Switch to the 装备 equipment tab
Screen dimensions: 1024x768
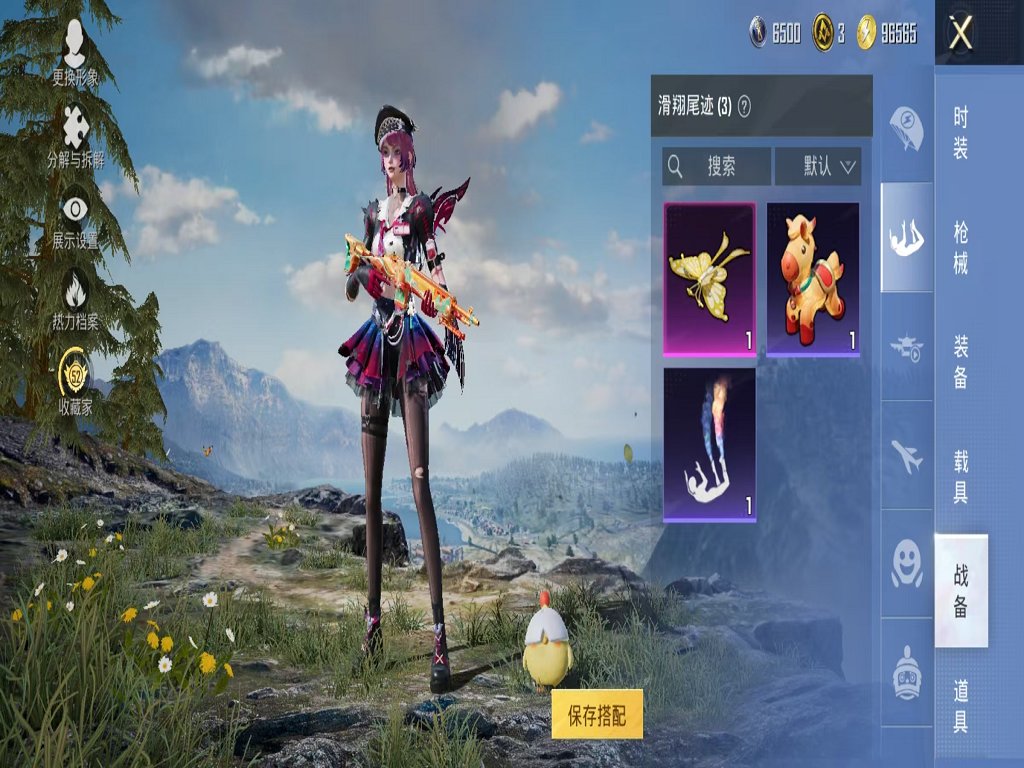tap(960, 361)
